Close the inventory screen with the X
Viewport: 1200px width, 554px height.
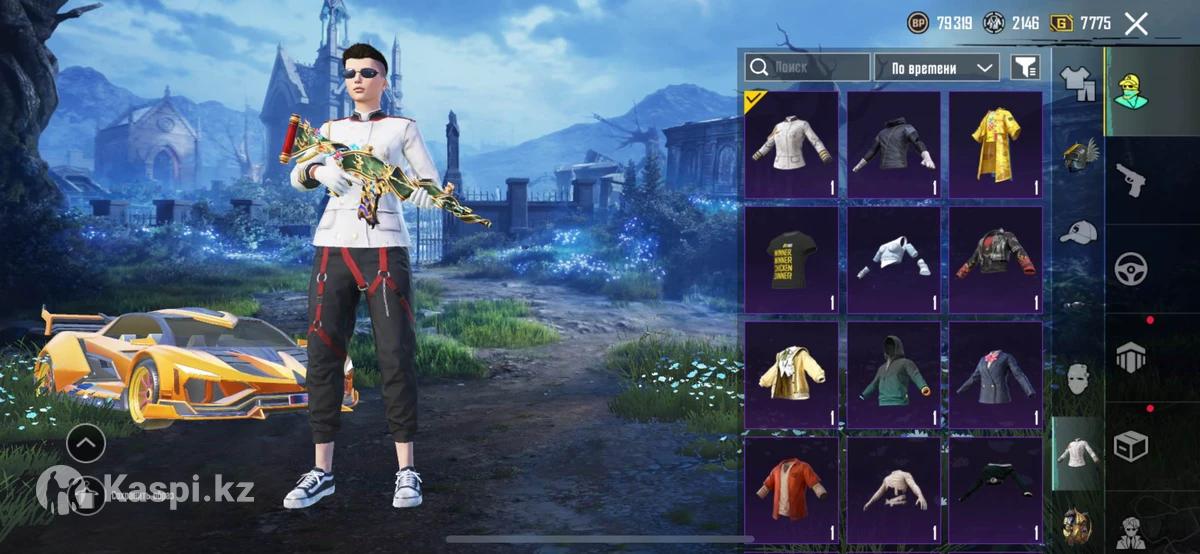(1136, 24)
